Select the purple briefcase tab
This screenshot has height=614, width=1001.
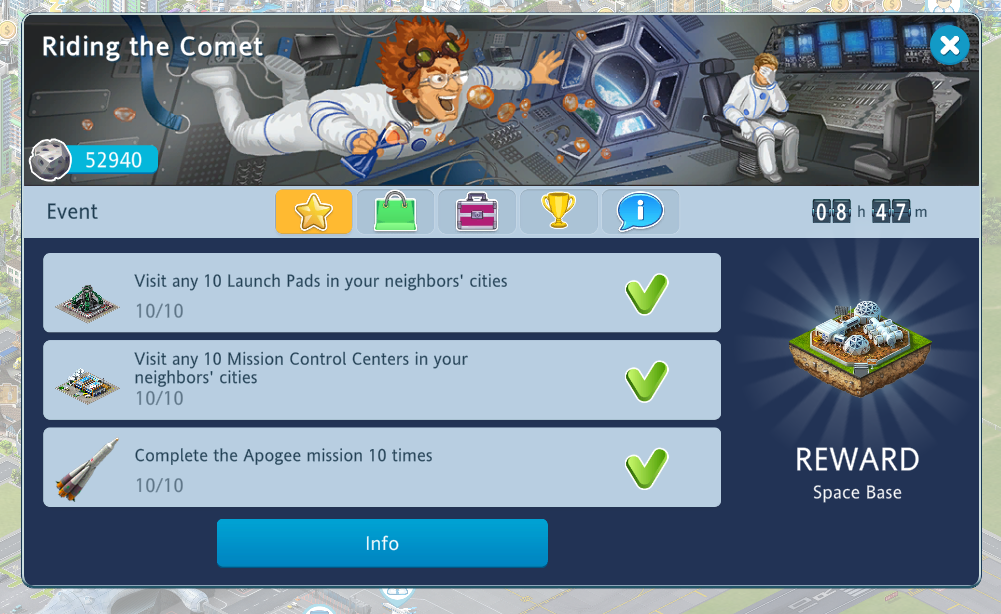[477, 212]
